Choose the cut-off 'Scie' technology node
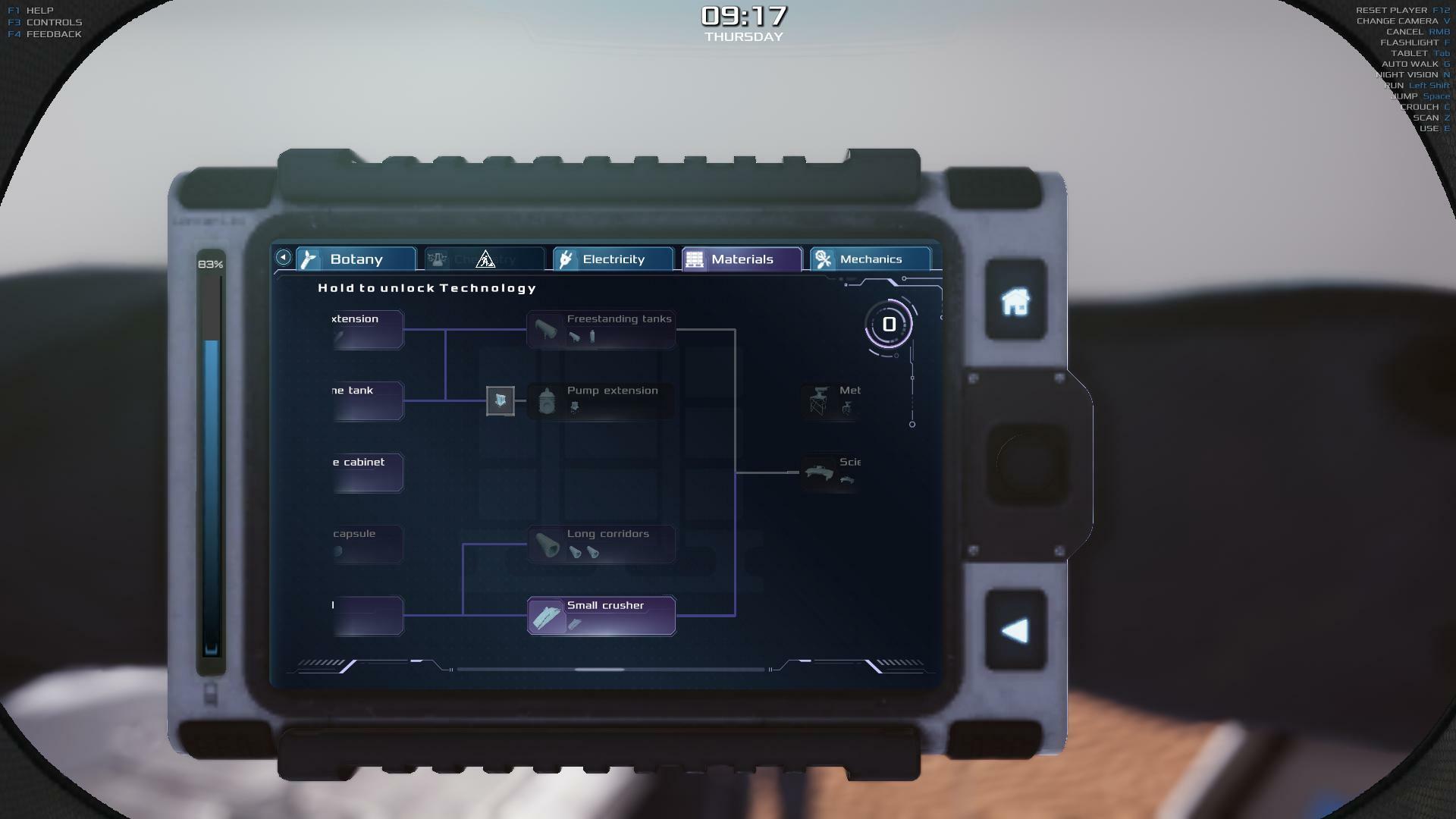1456x819 pixels. pyautogui.click(x=830, y=472)
